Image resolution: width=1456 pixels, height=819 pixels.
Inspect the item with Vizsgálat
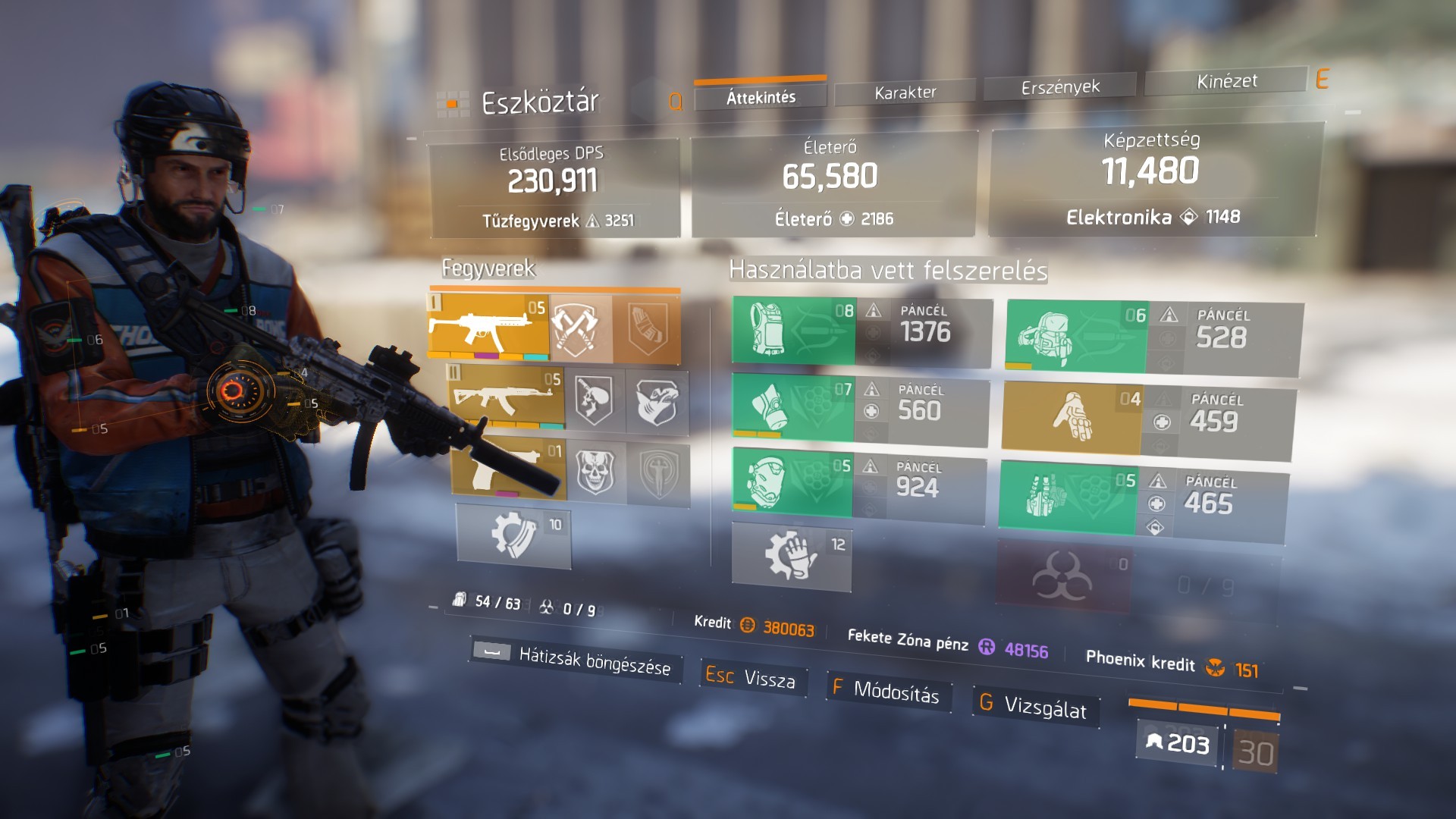[x=1035, y=707]
